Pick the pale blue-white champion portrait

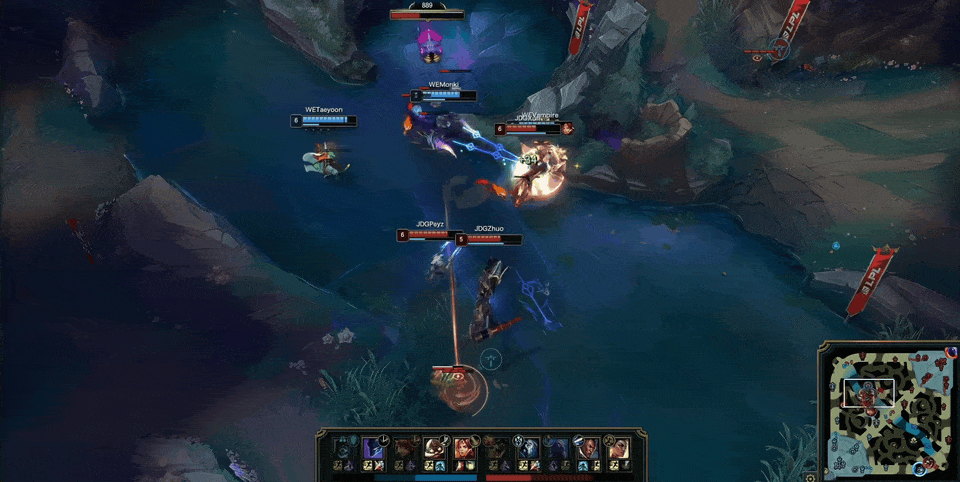point(528,447)
